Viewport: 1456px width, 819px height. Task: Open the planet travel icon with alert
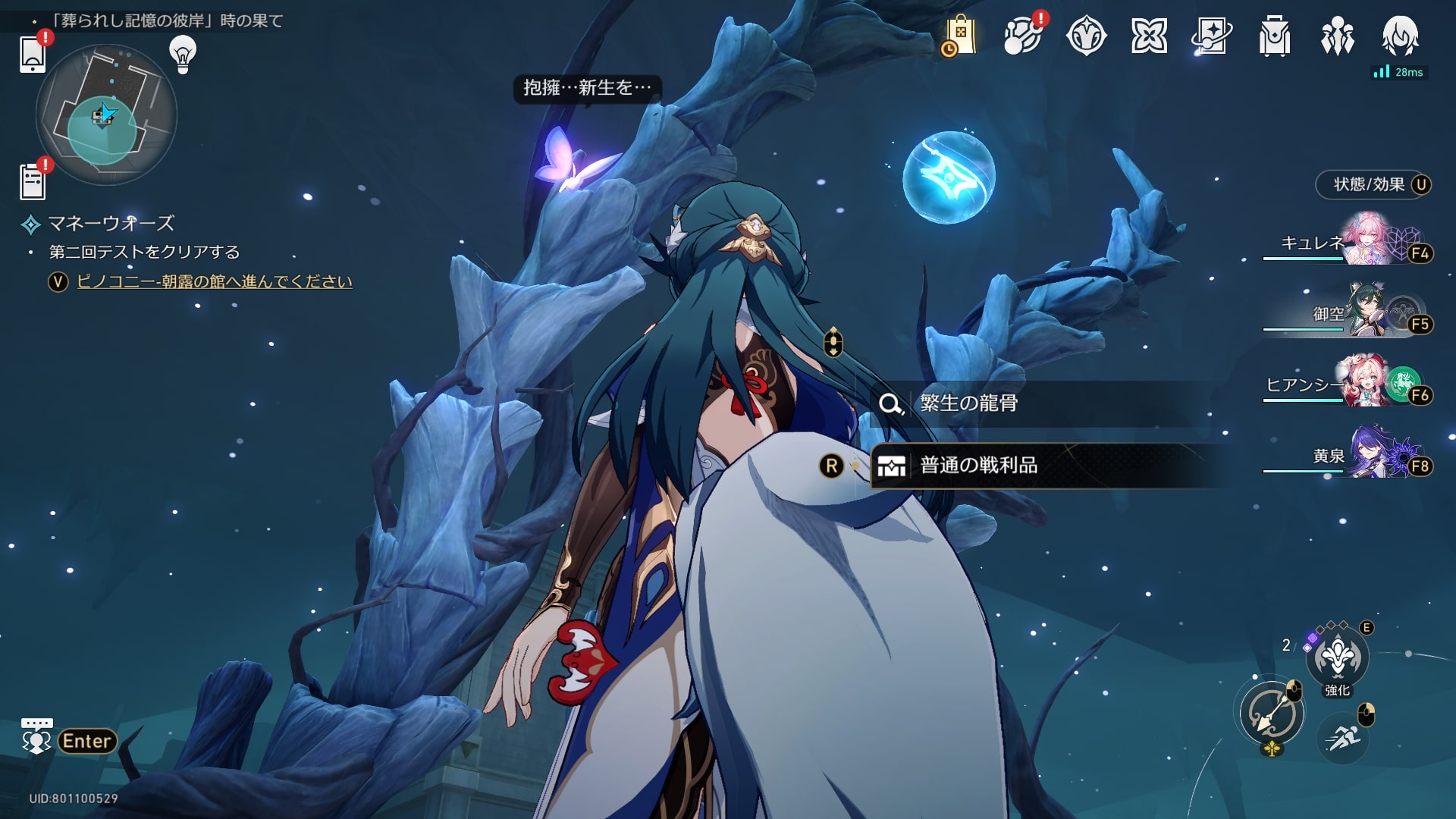coord(1022,36)
